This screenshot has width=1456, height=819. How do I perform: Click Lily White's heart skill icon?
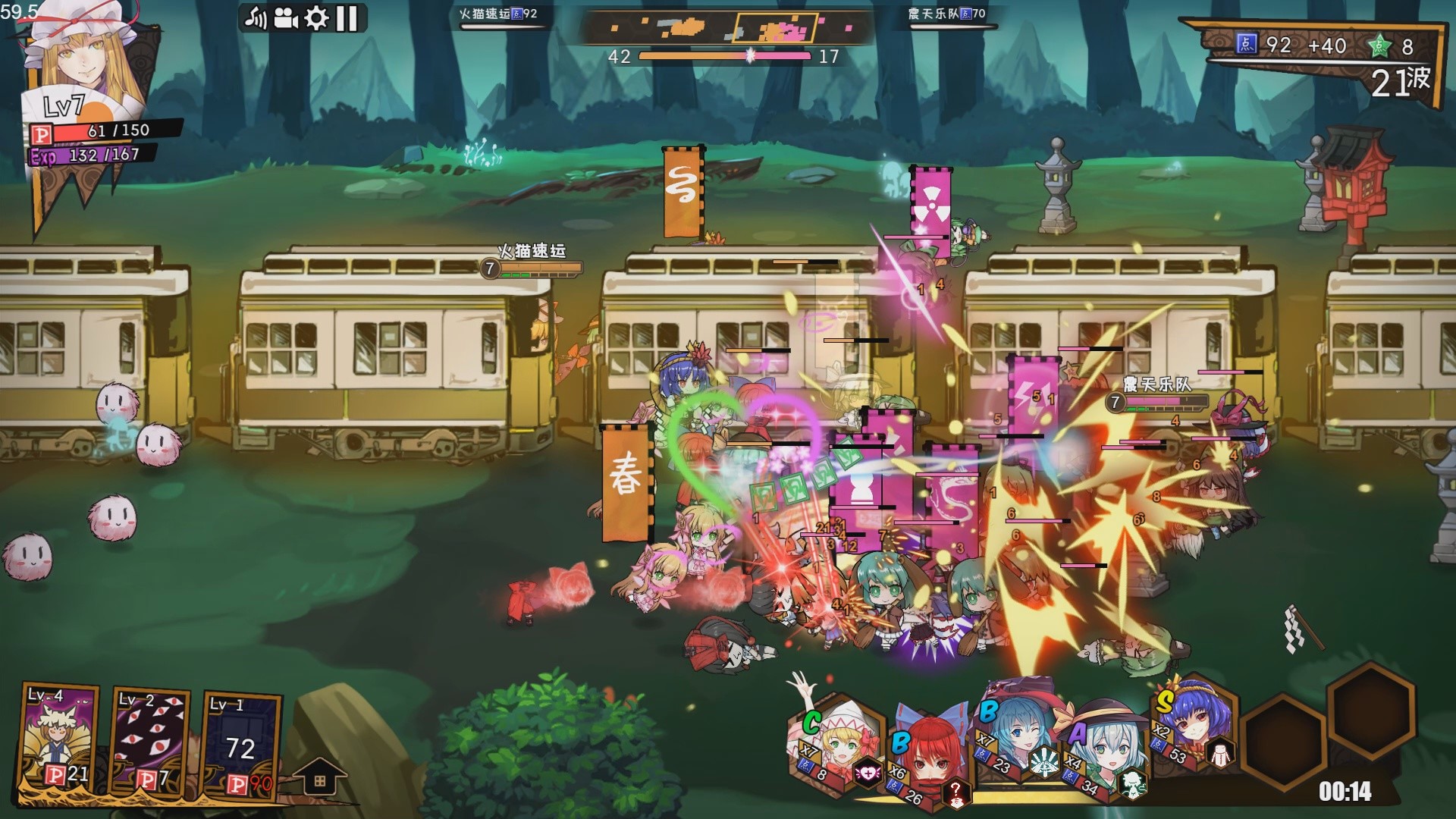tap(867, 773)
